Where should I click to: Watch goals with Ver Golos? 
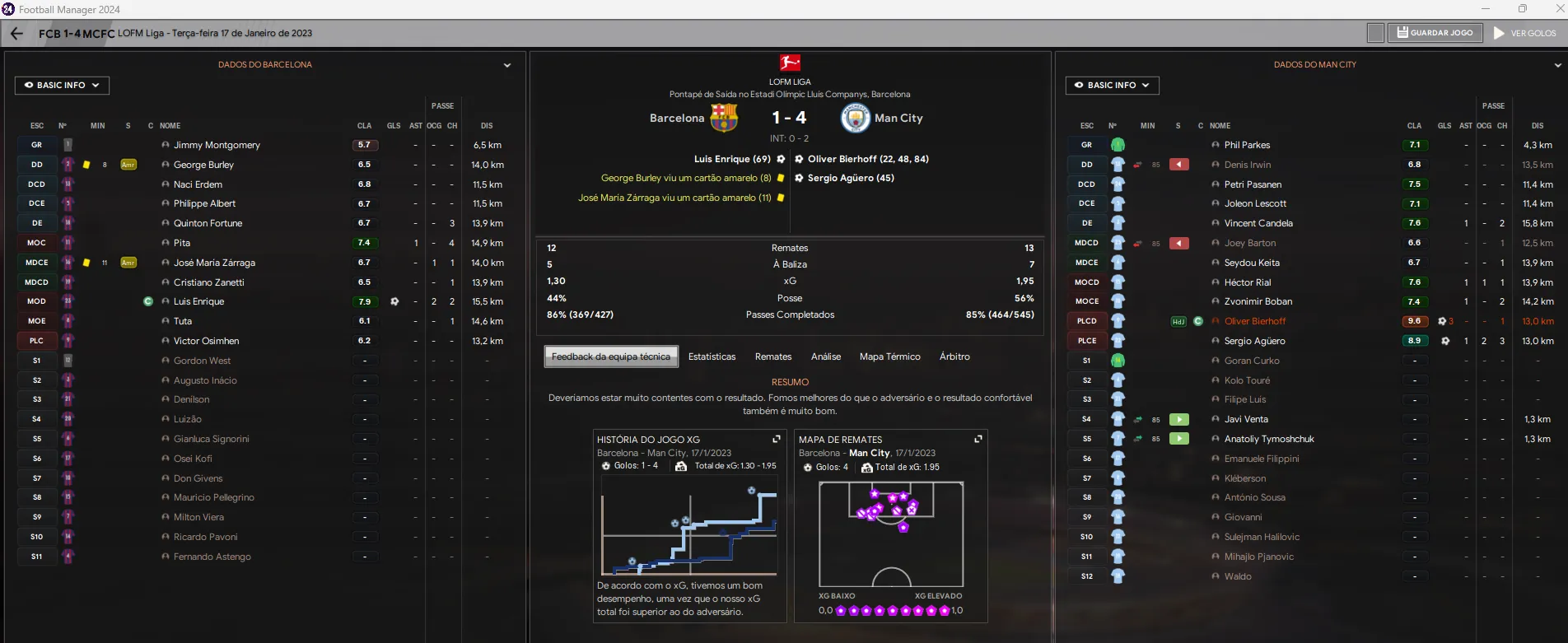(1525, 33)
